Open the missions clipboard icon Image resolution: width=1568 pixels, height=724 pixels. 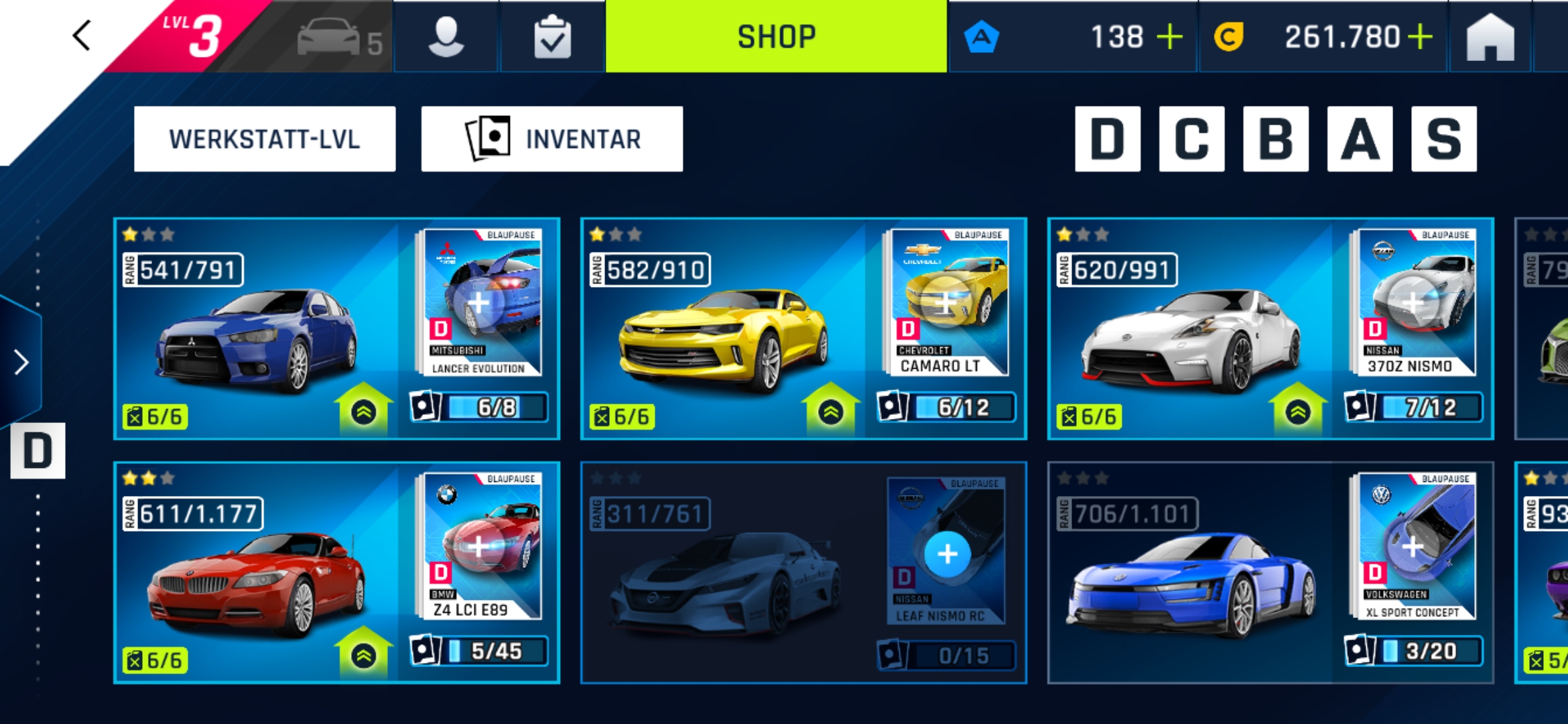tap(552, 38)
